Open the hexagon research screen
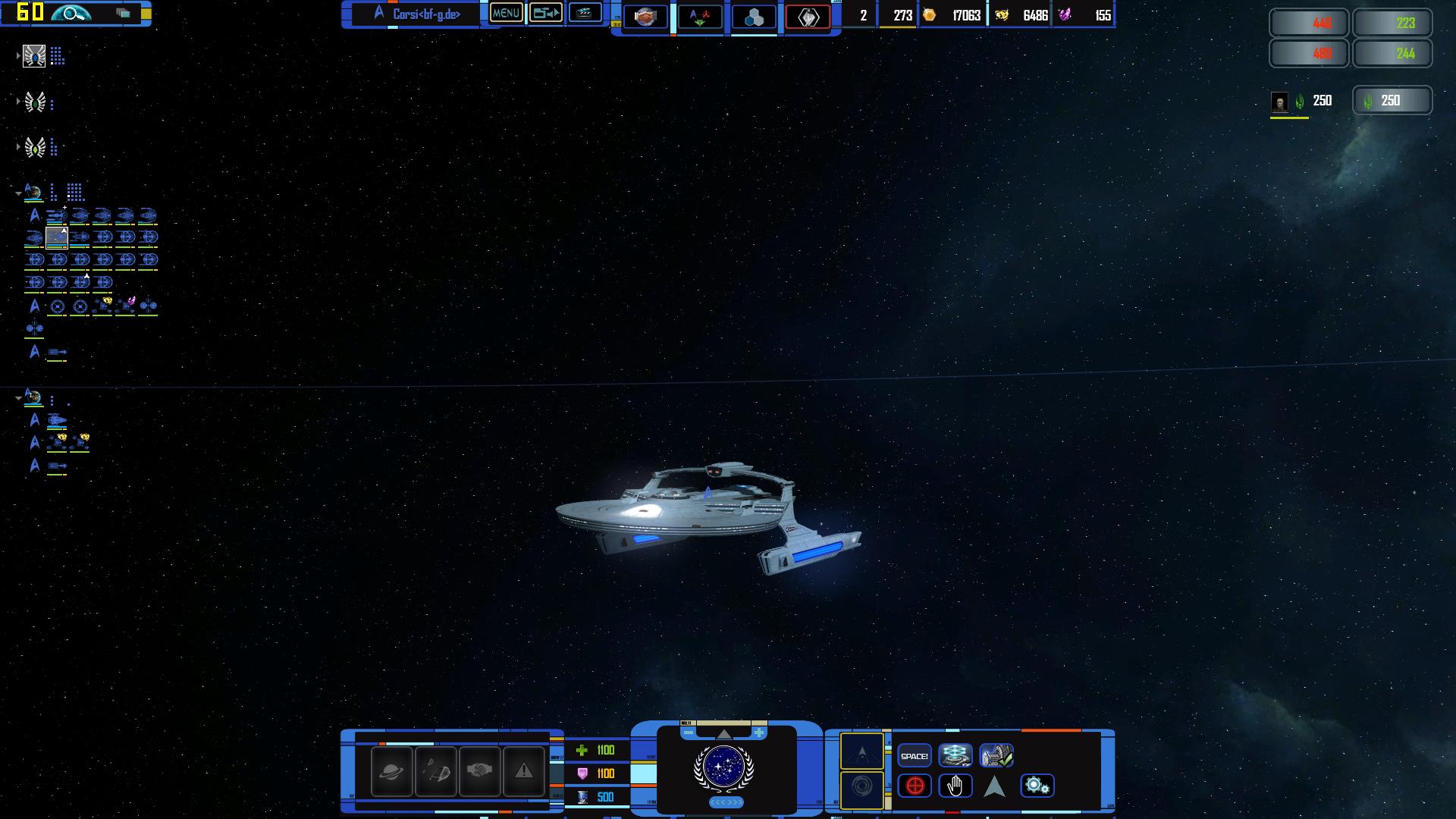 pos(754,17)
